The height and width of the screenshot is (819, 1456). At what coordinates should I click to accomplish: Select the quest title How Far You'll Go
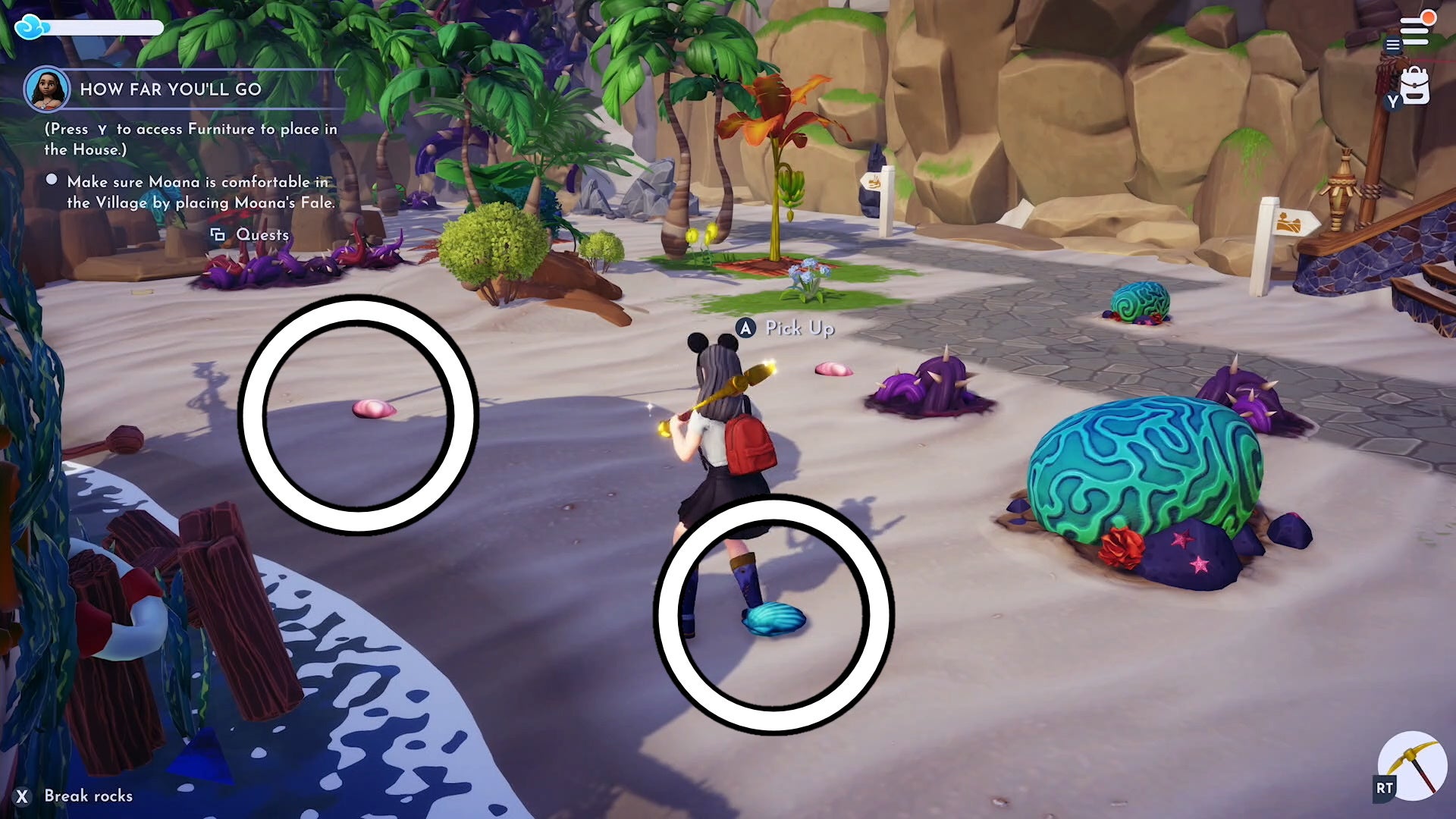171,89
